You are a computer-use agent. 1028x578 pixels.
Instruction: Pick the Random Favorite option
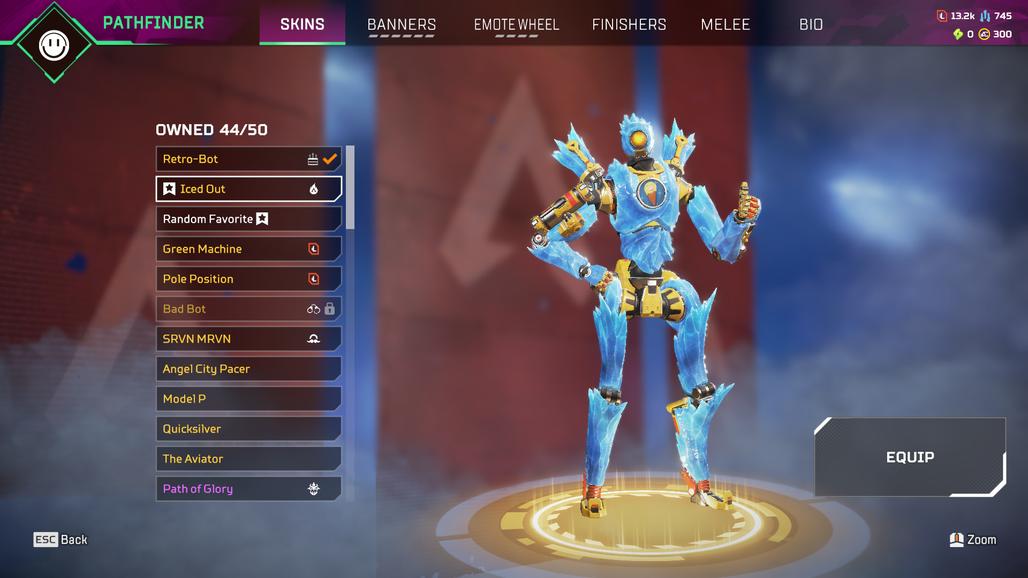248,219
